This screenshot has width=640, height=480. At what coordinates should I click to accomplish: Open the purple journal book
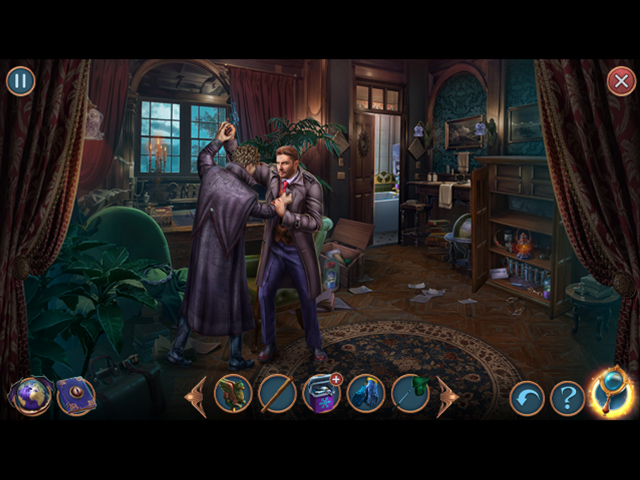(75, 395)
